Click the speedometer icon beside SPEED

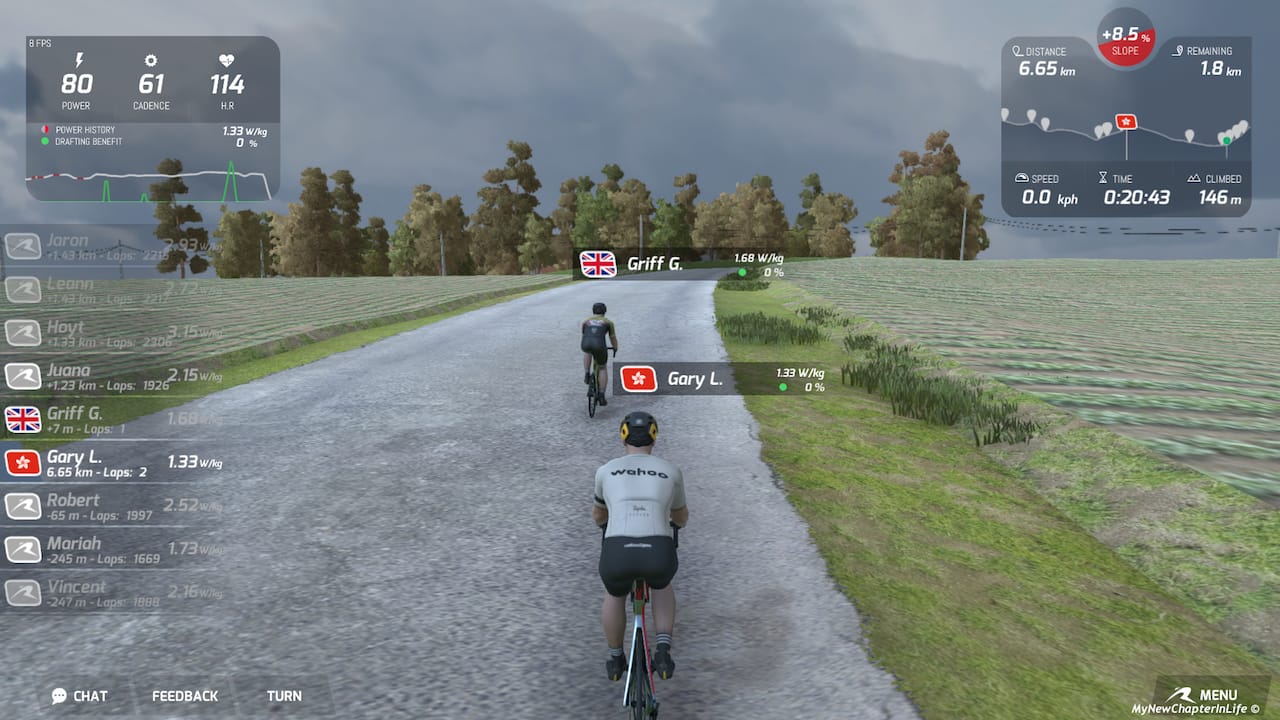(x=1022, y=178)
